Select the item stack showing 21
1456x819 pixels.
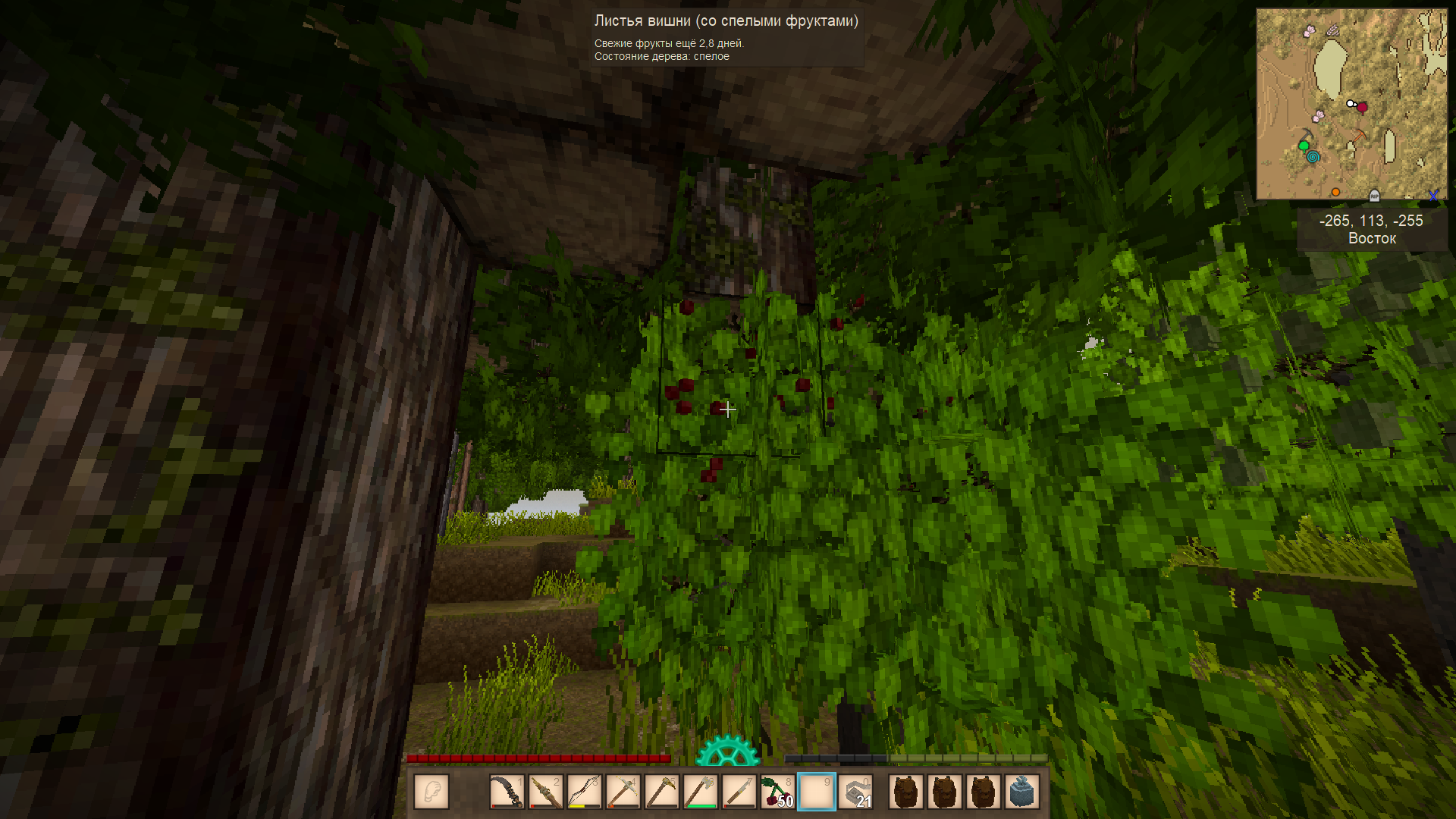pyautogui.click(x=856, y=792)
